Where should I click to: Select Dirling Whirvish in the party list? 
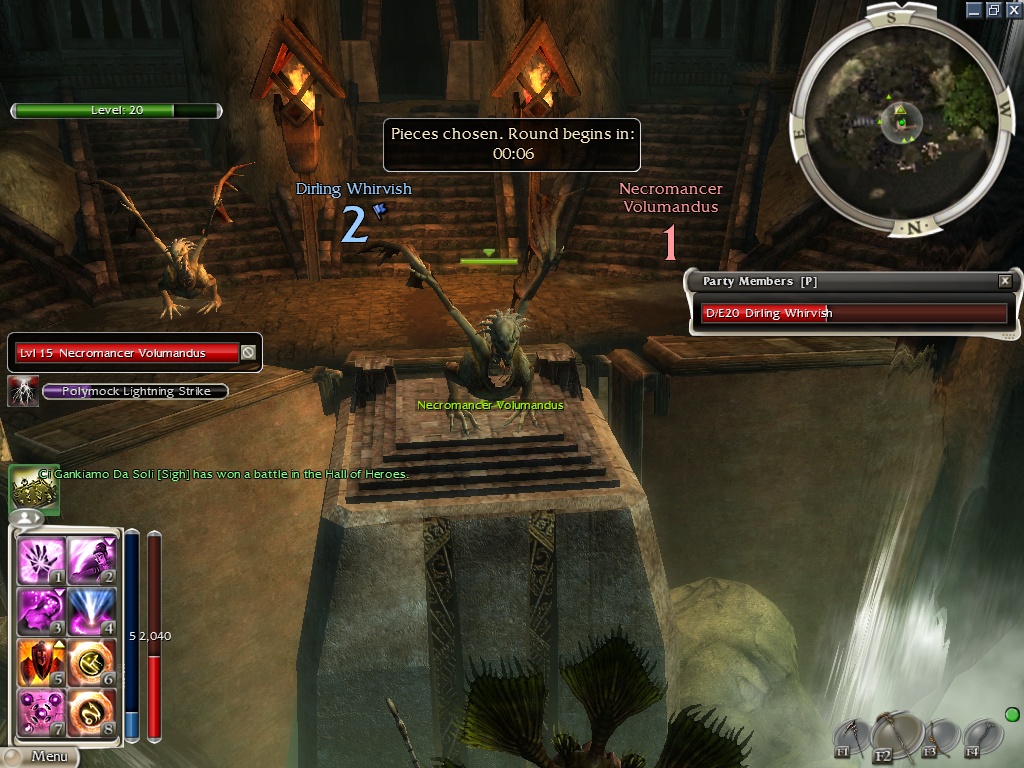click(x=853, y=313)
